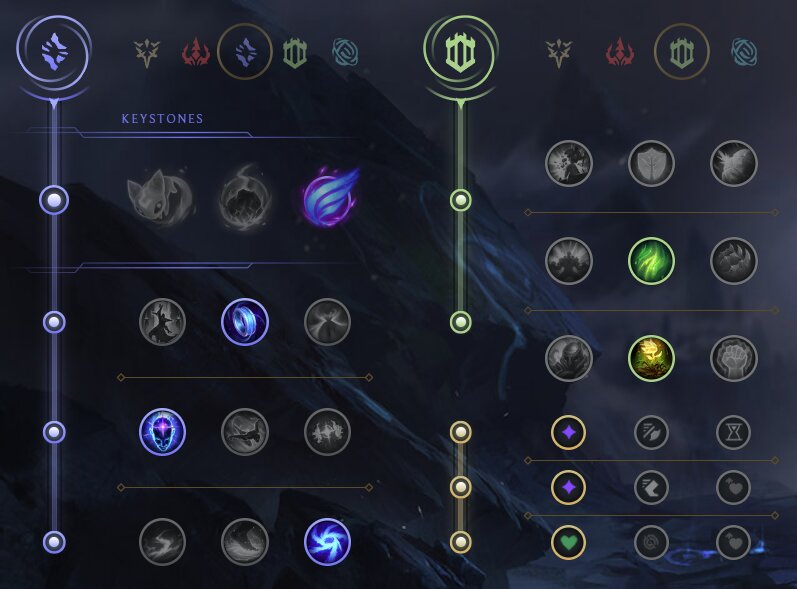
Task: Select the green Second Wind rune
Action: pyautogui.click(x=651, y=262)
